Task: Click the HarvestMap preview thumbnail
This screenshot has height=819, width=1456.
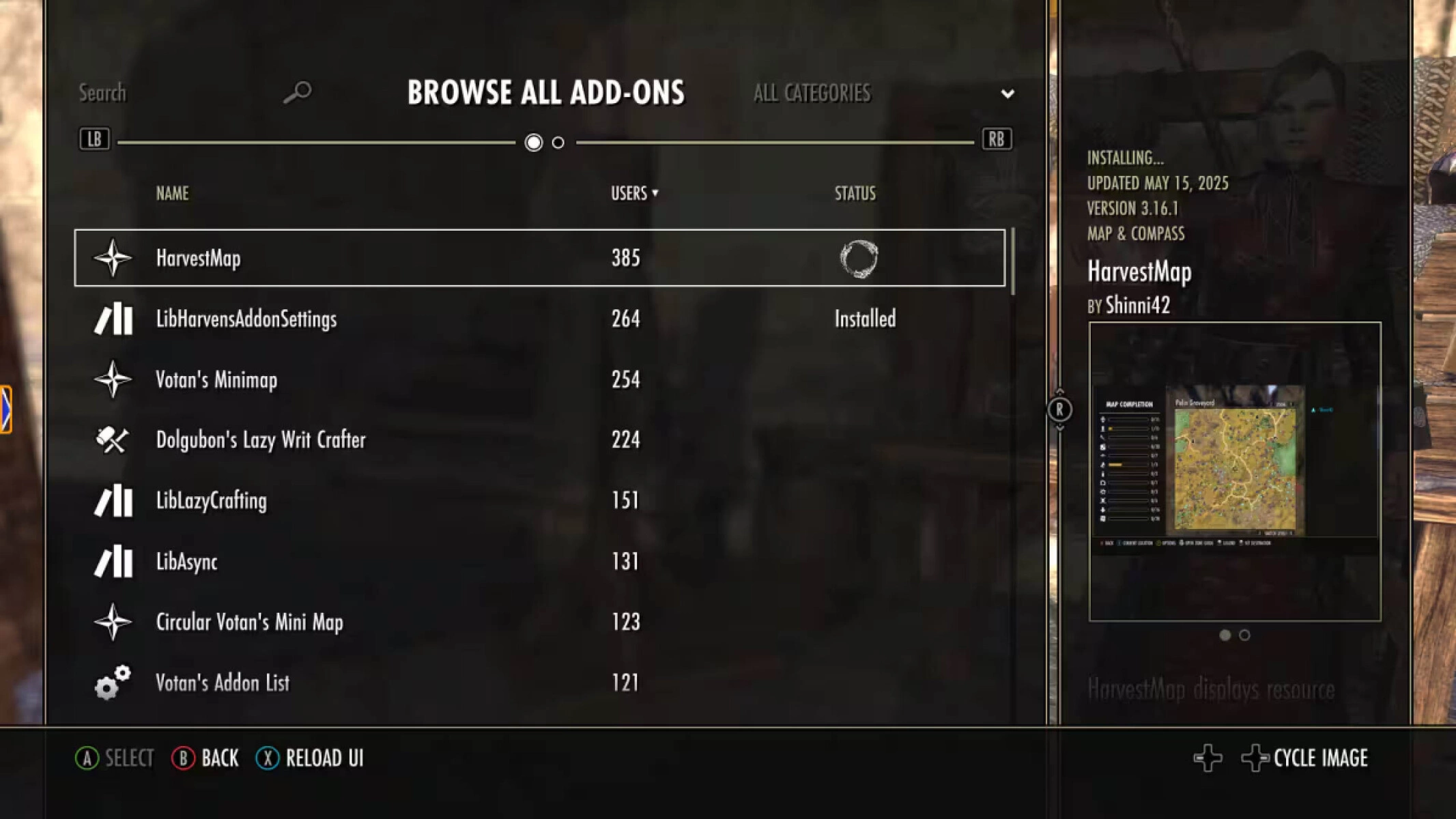Action: 1236,471
